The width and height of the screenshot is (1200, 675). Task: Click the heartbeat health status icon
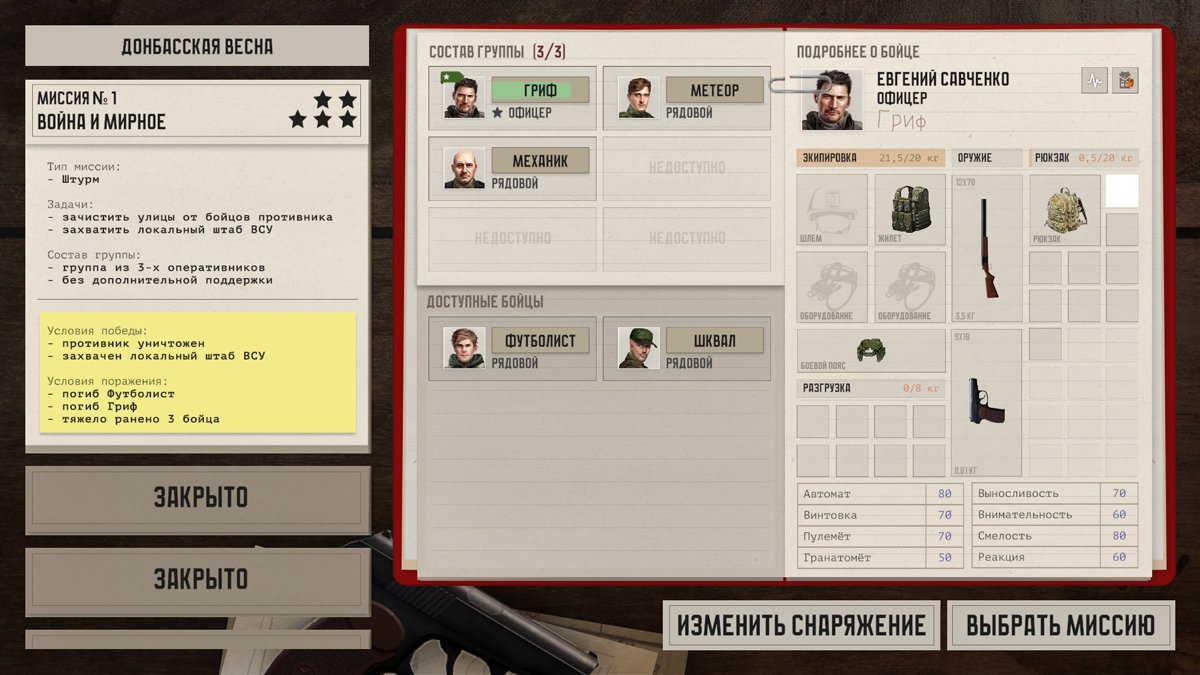click(1094, 80)
